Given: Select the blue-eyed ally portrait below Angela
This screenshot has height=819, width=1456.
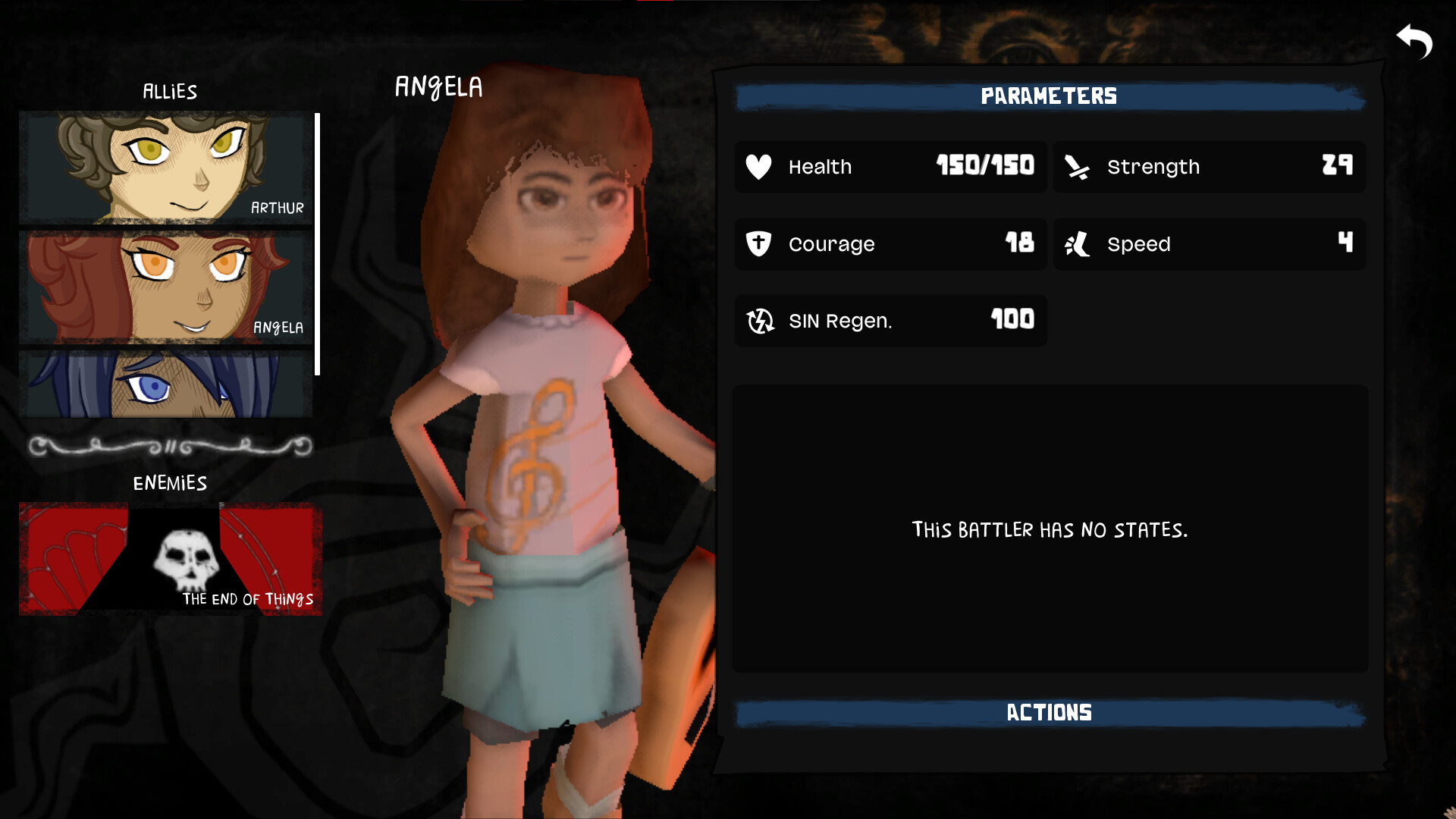Looking at the screenshot, I should (164, 387).
